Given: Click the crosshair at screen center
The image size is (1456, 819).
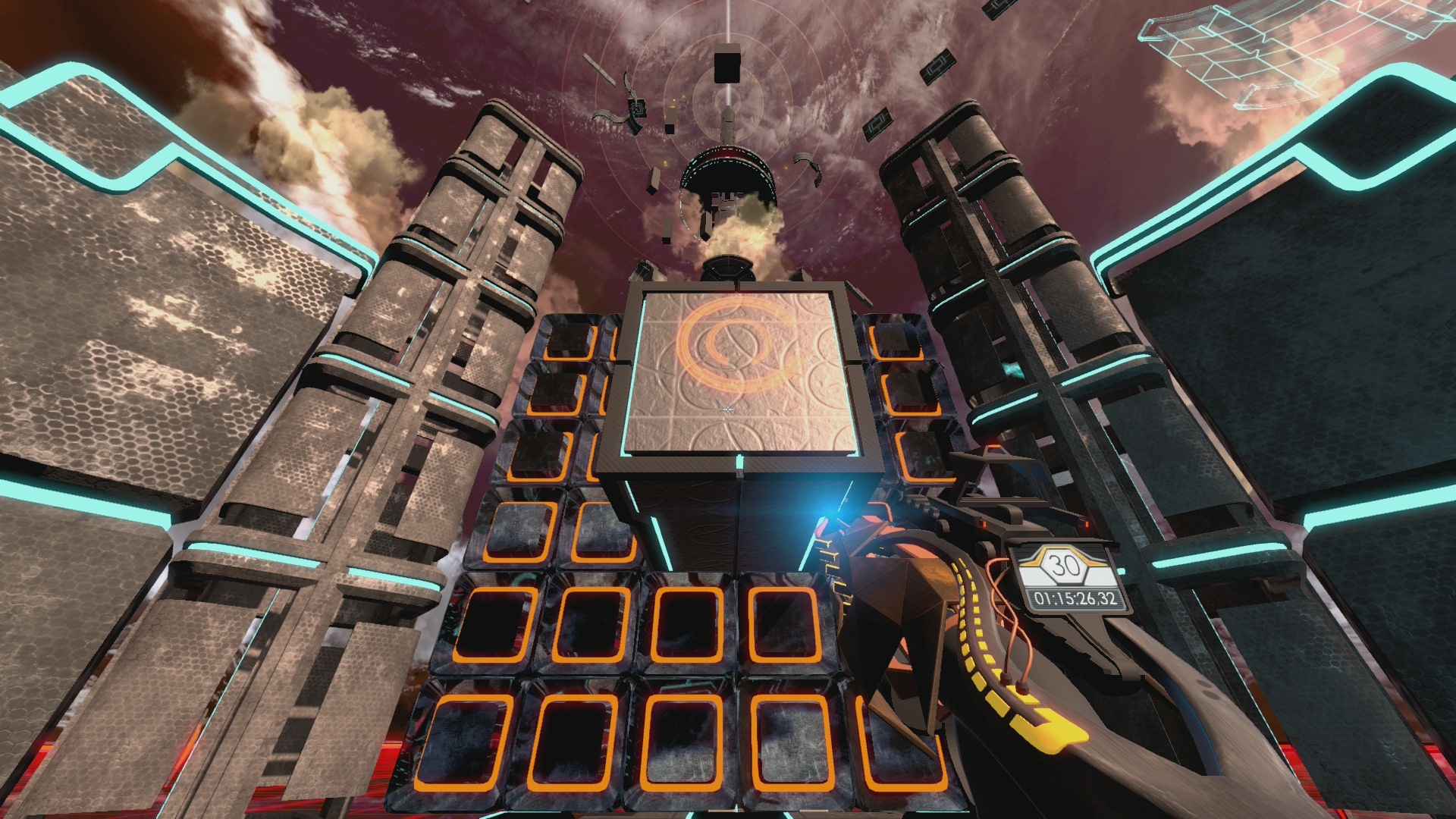Looking at the screenshot, I should tap(726, 409).
